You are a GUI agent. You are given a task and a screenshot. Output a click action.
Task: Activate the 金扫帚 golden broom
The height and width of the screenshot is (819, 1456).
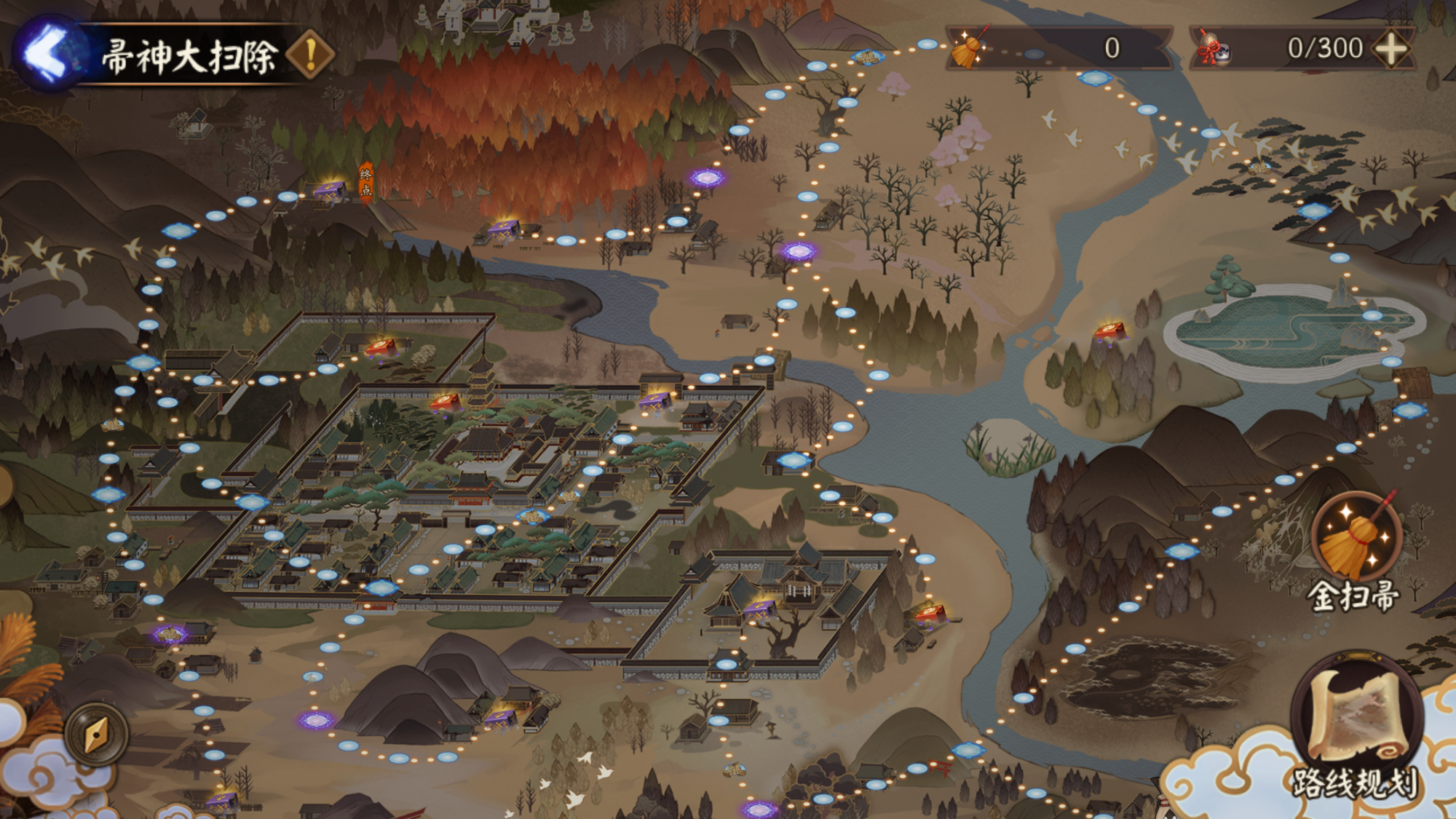click(x=1356, y=539)
